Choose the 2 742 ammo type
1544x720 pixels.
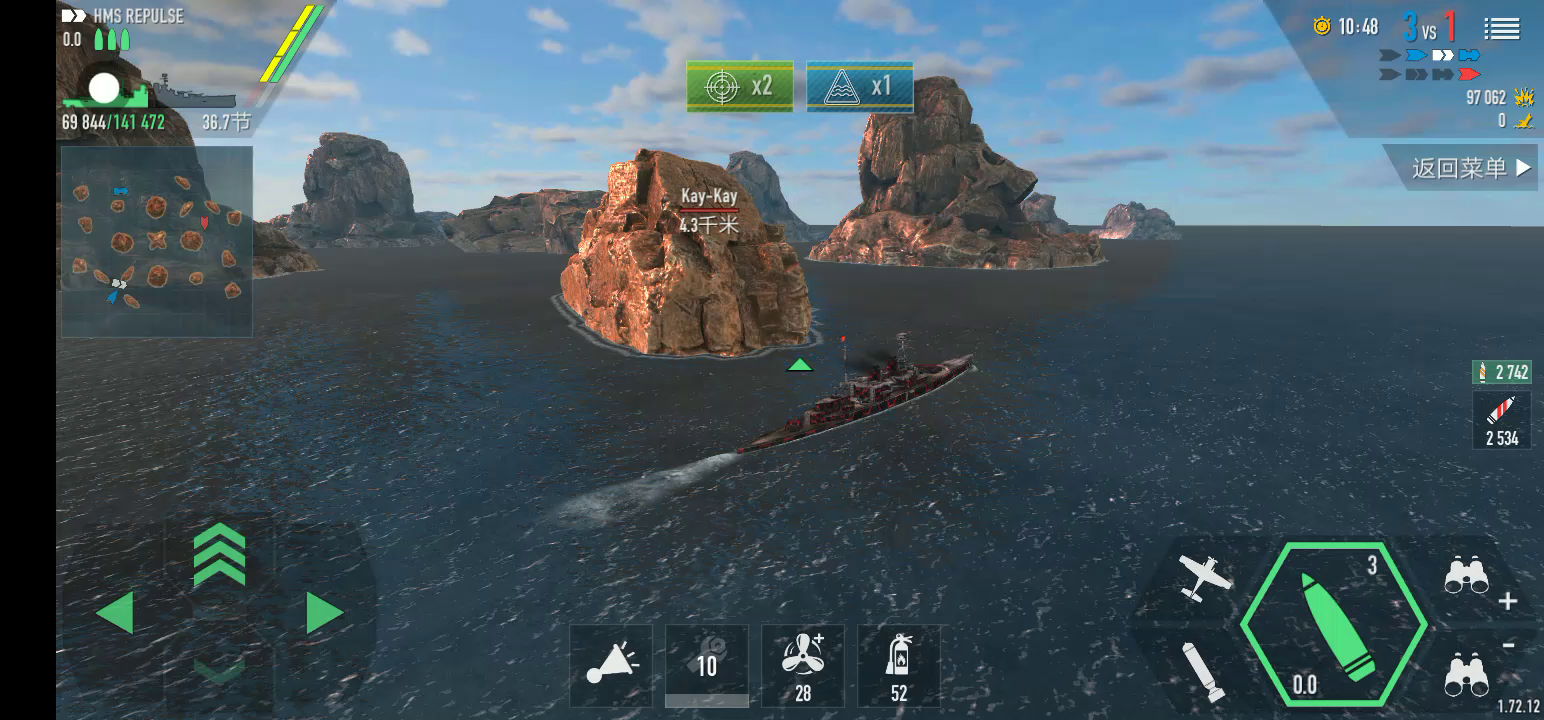click(x=1501, y=373)
